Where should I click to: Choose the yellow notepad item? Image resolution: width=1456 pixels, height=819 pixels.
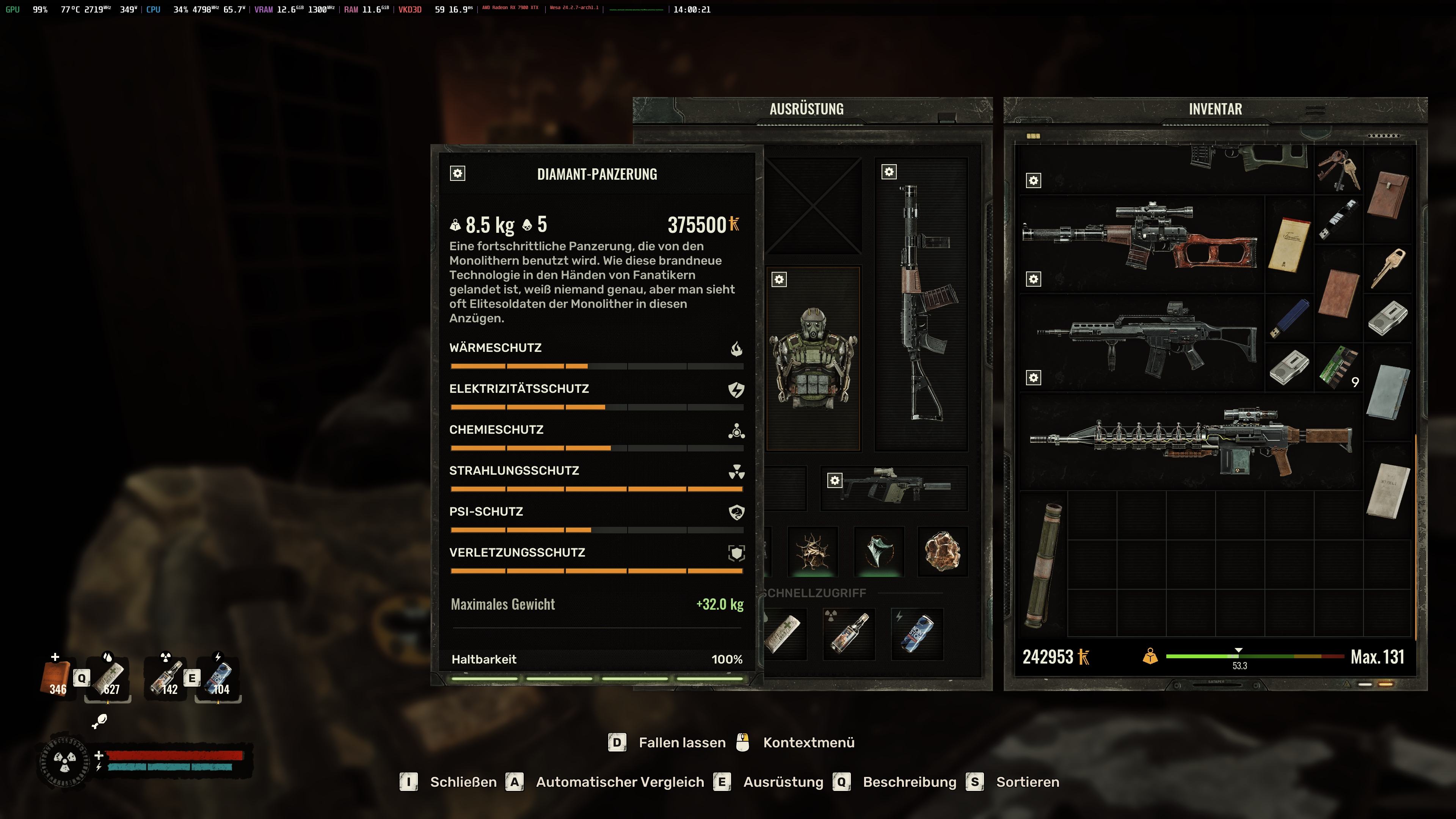click(1289, 244)
